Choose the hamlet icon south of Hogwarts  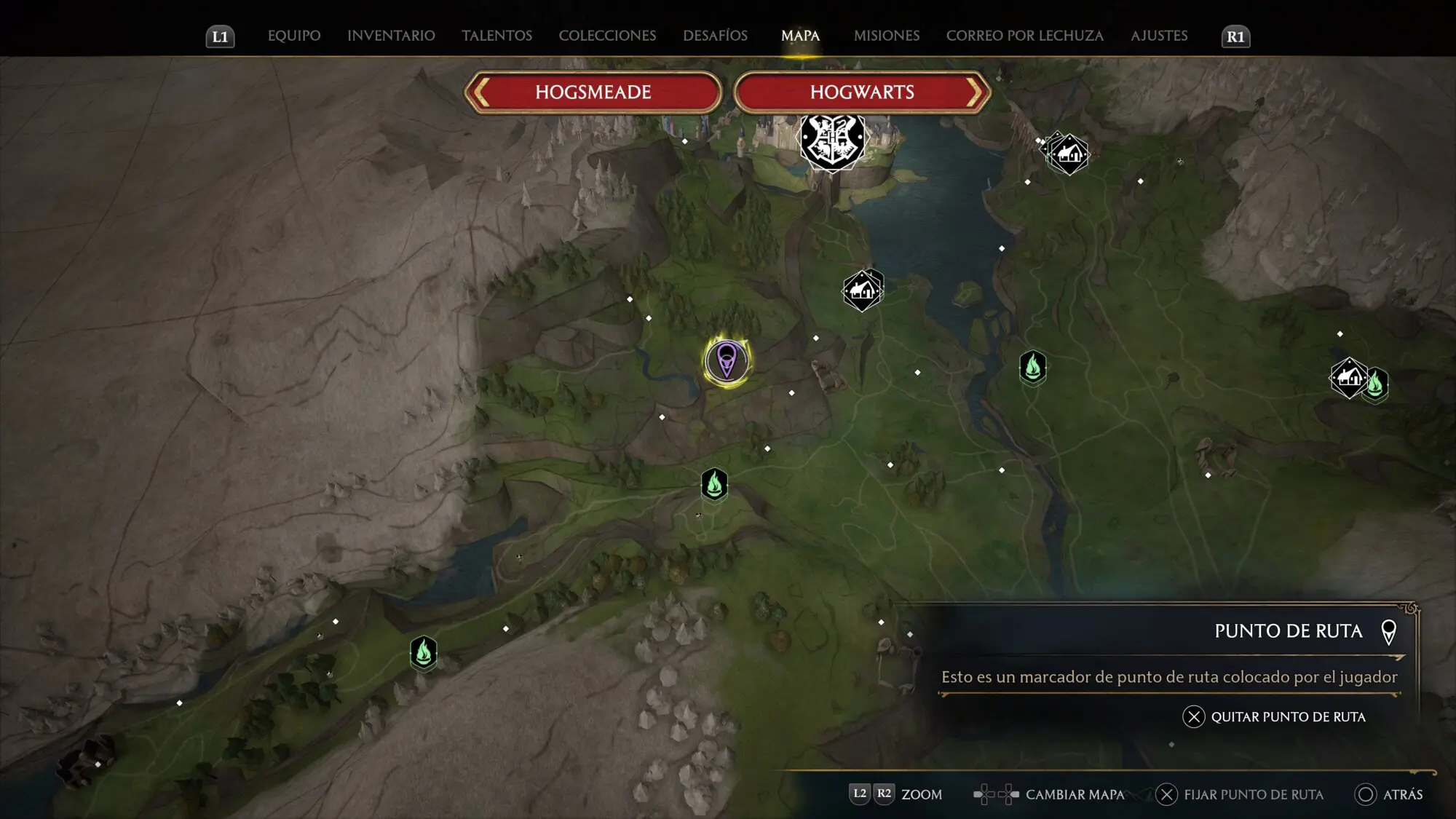(x=862, y=290)
